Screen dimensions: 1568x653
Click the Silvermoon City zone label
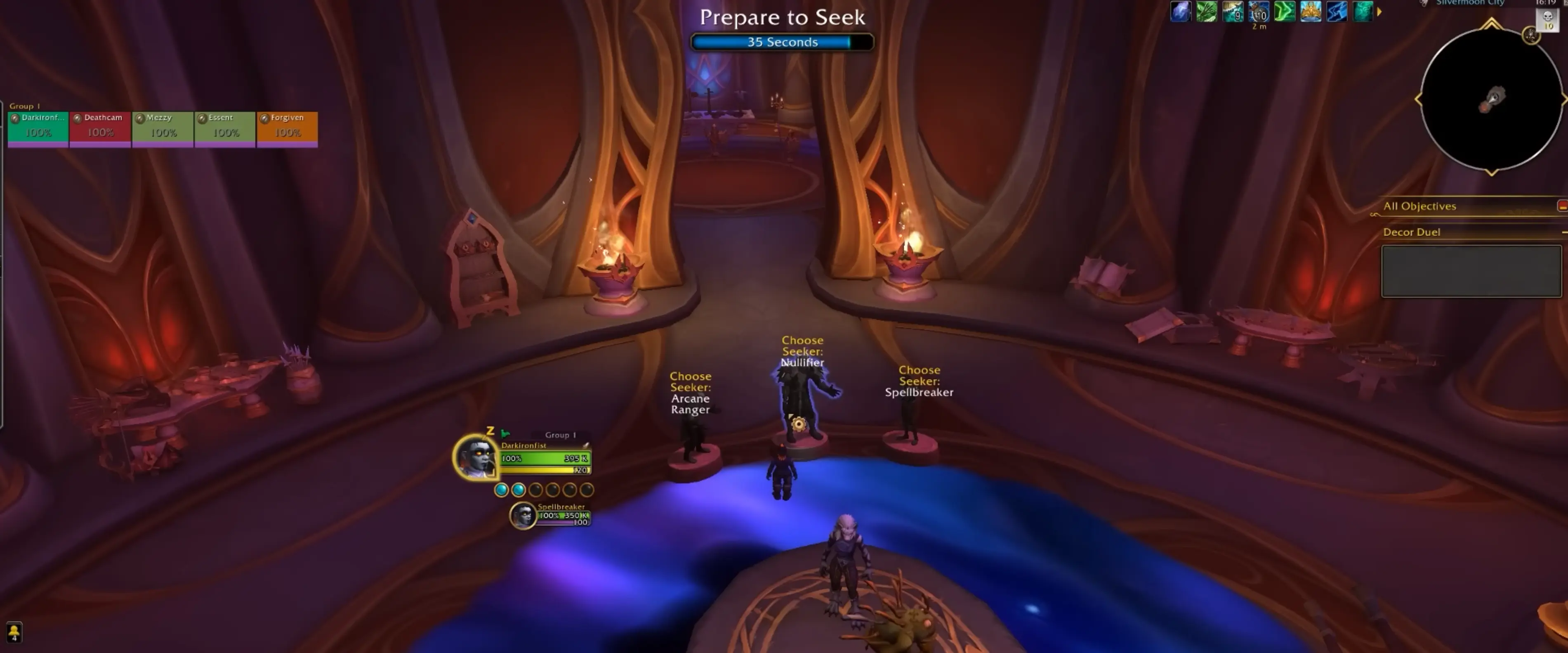point(1469,3)
